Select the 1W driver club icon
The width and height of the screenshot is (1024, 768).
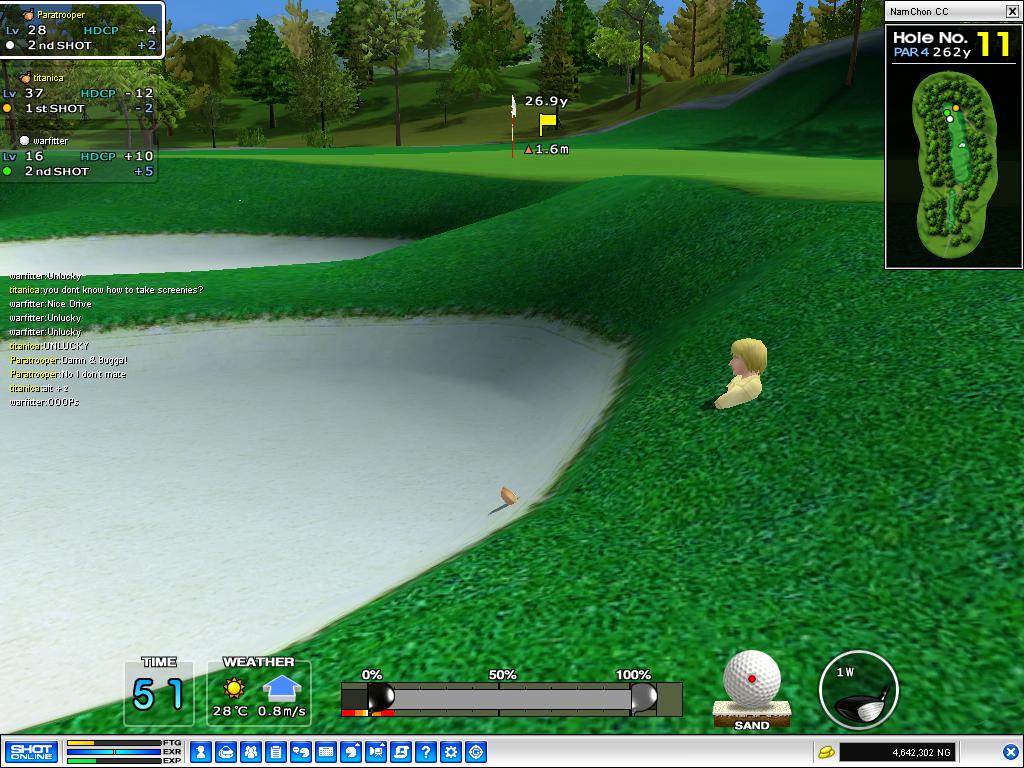858,690
